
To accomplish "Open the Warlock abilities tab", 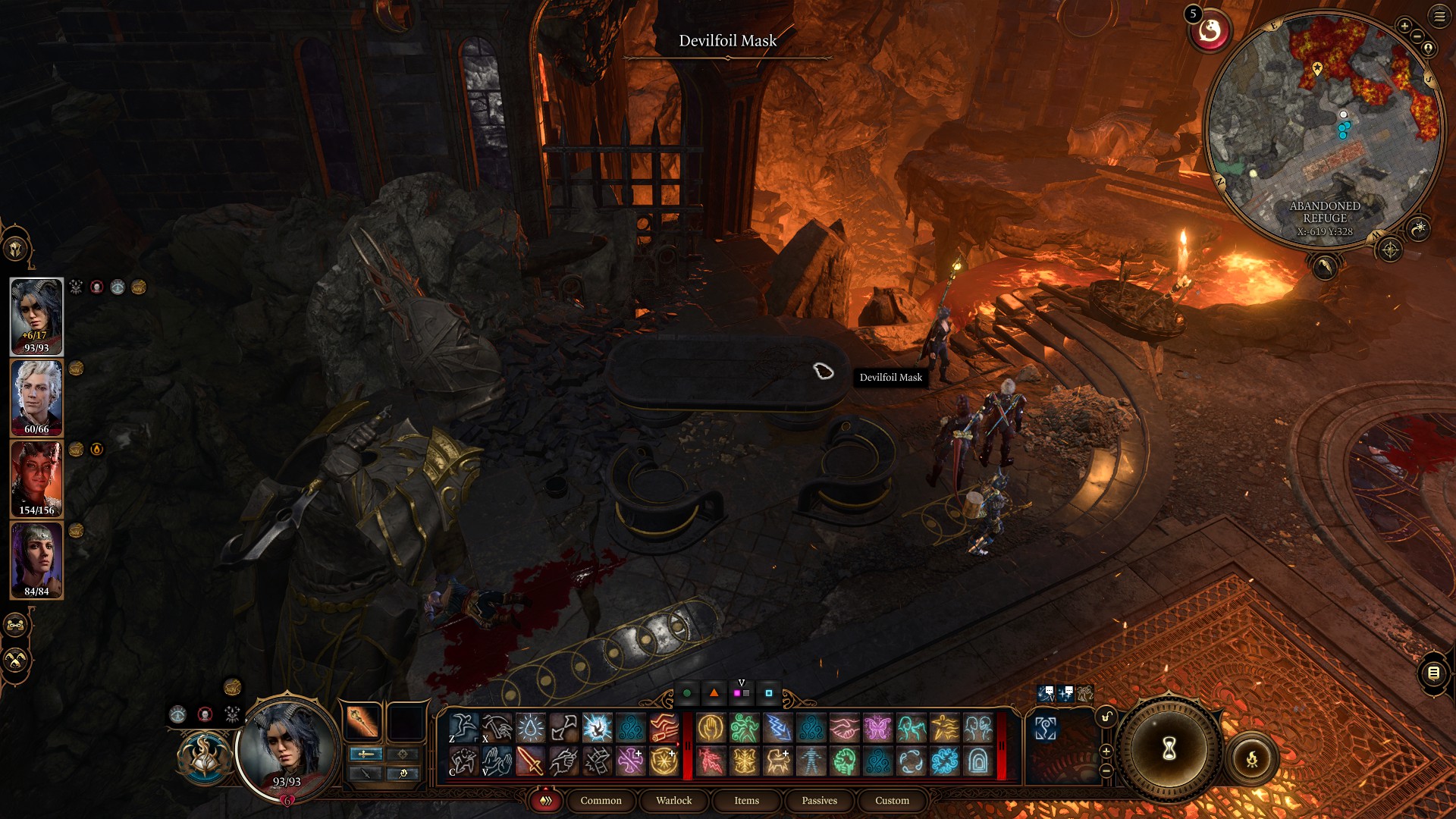I will tap(673, 800).
